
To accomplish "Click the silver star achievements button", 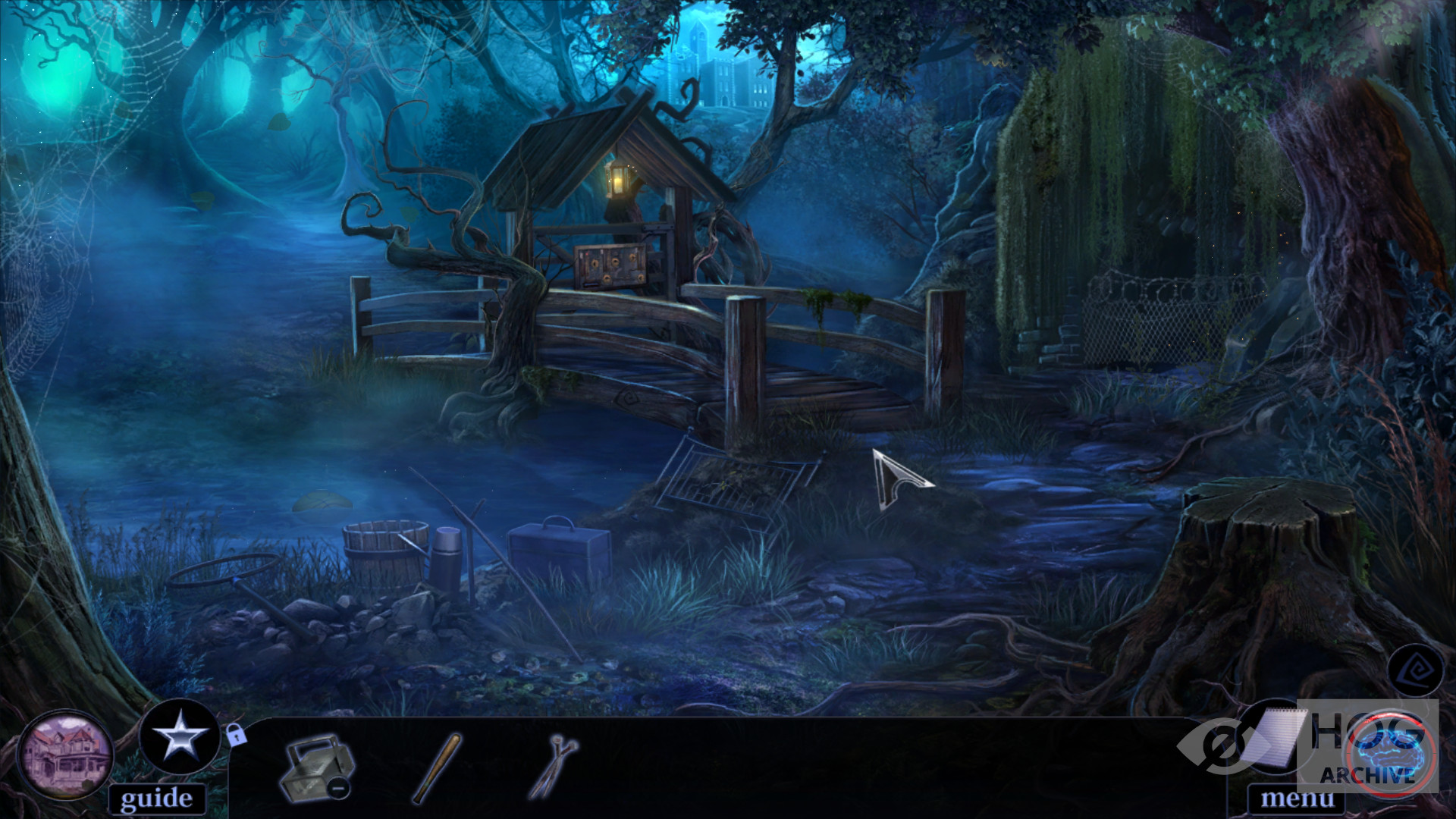I will (180, 737).
